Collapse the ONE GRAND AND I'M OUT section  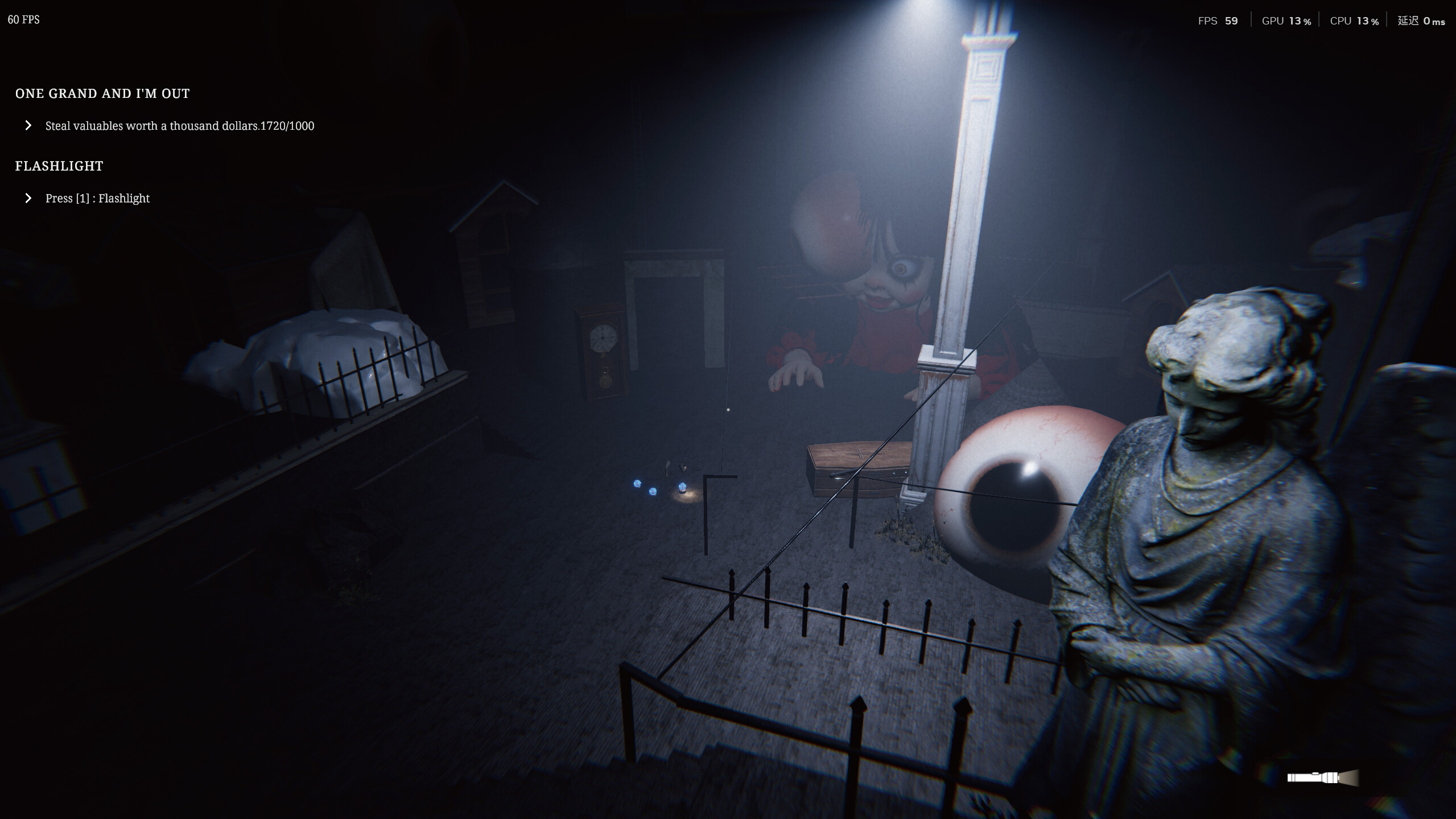tap(102, 93)
